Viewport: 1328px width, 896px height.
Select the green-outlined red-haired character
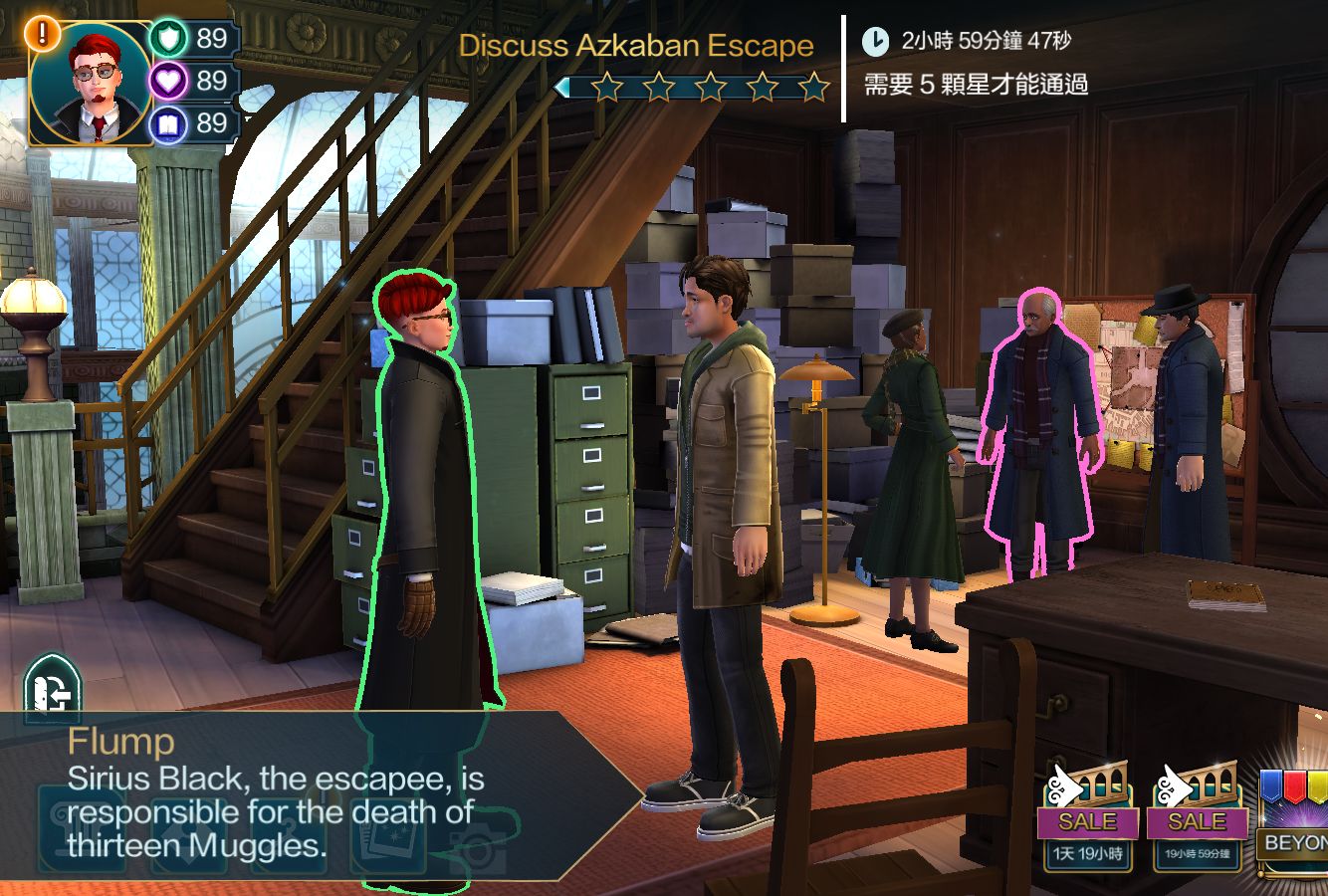coord(423,498)
